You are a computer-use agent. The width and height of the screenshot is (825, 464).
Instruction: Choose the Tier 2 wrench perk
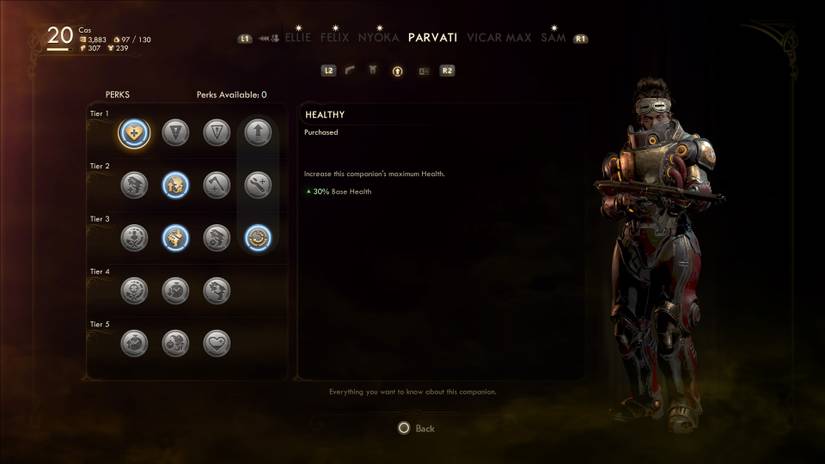tap(258, 185)
